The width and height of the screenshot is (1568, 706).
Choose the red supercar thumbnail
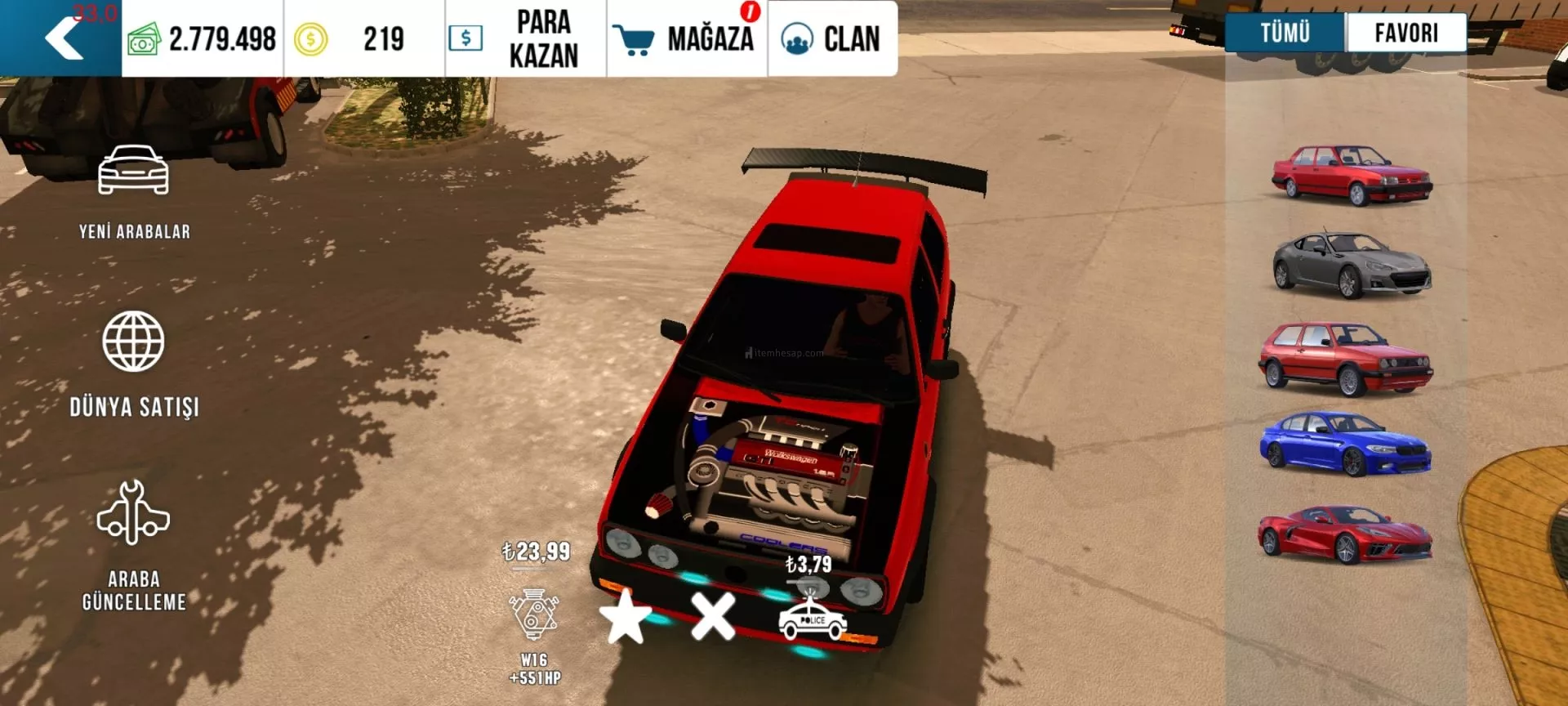click(1345, 534)
